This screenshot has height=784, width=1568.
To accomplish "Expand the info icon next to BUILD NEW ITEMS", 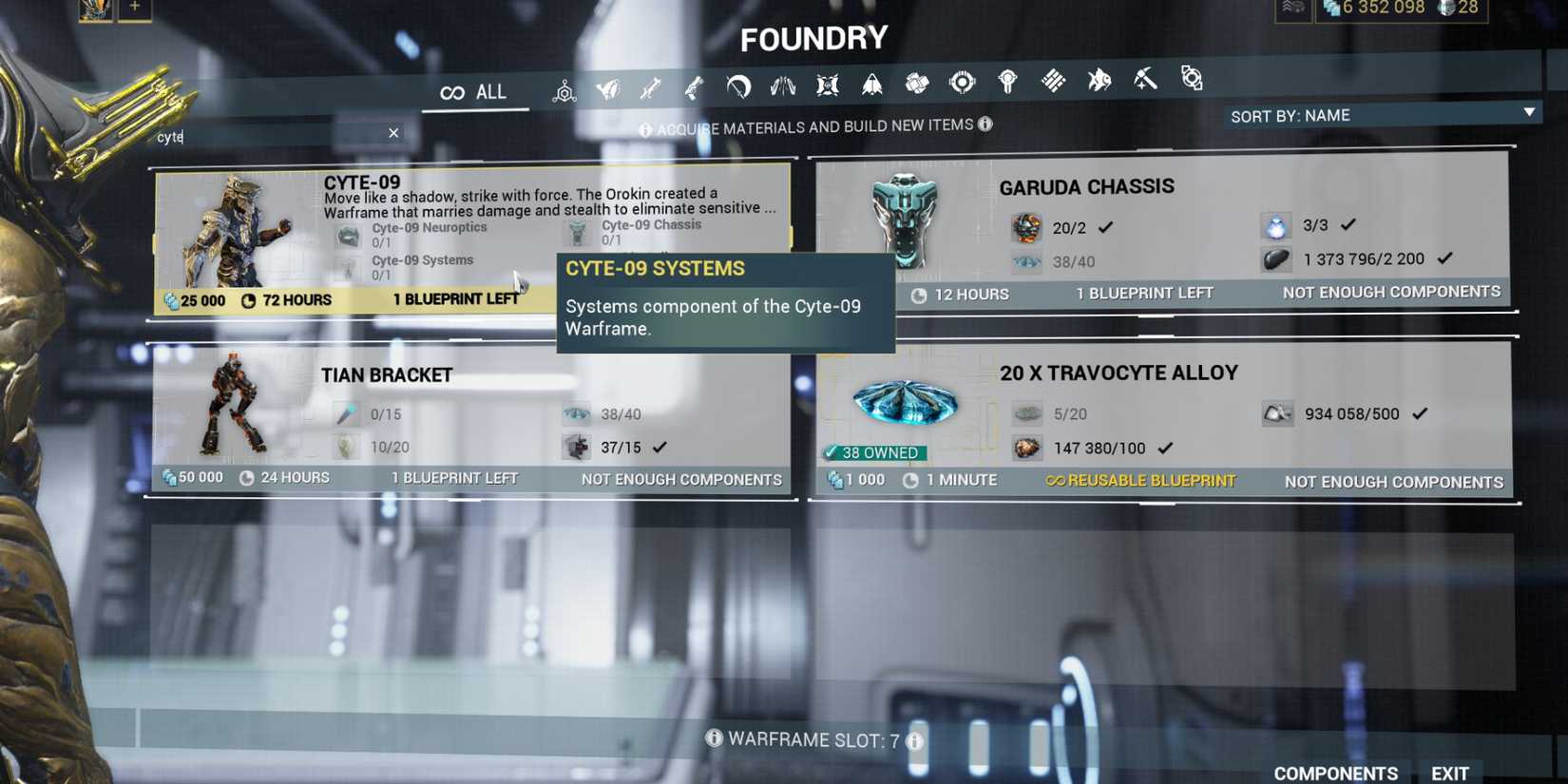I will [x=985, y=124].
